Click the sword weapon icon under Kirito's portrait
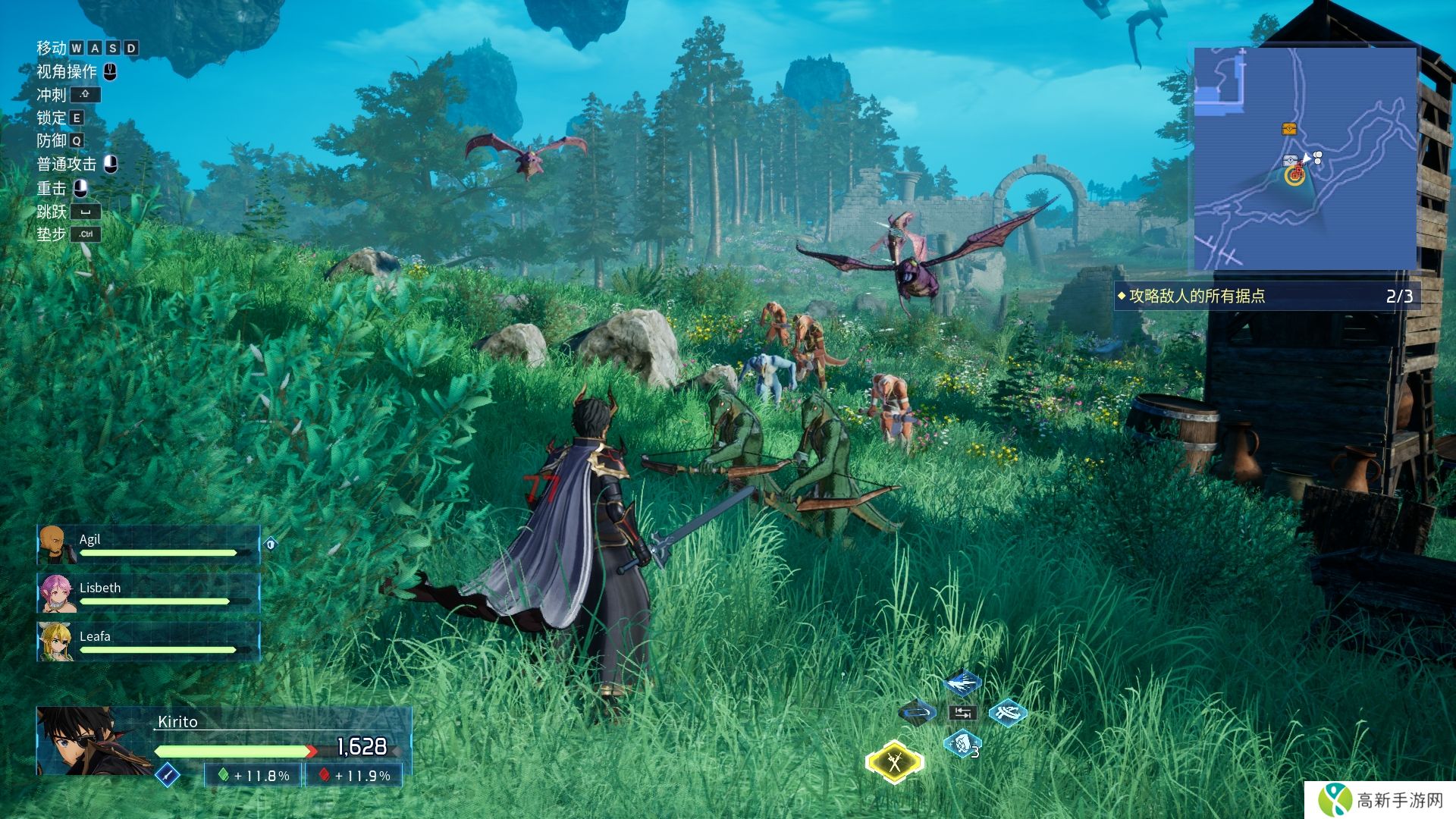The image size is (1456, 819). (167, 774)
